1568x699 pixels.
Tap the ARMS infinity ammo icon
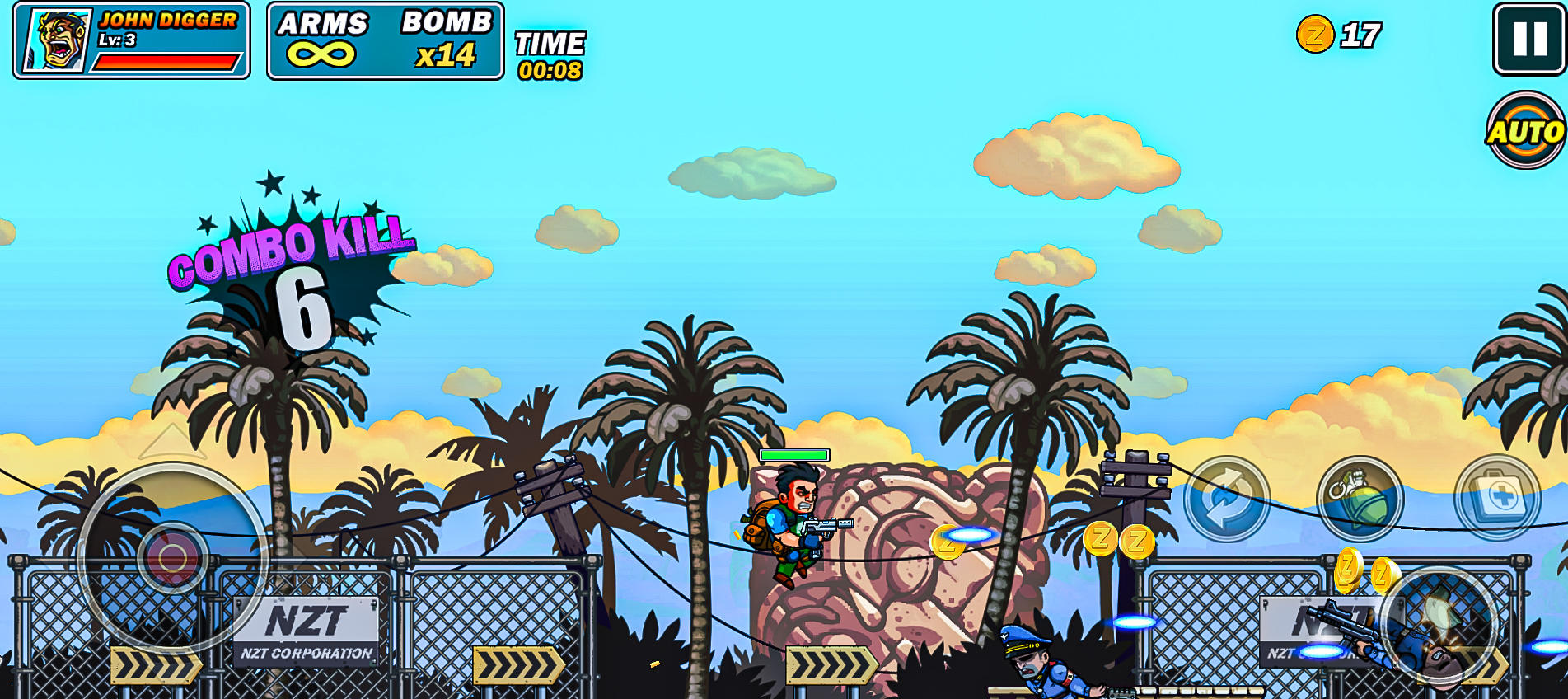click(x=321, y=51)
